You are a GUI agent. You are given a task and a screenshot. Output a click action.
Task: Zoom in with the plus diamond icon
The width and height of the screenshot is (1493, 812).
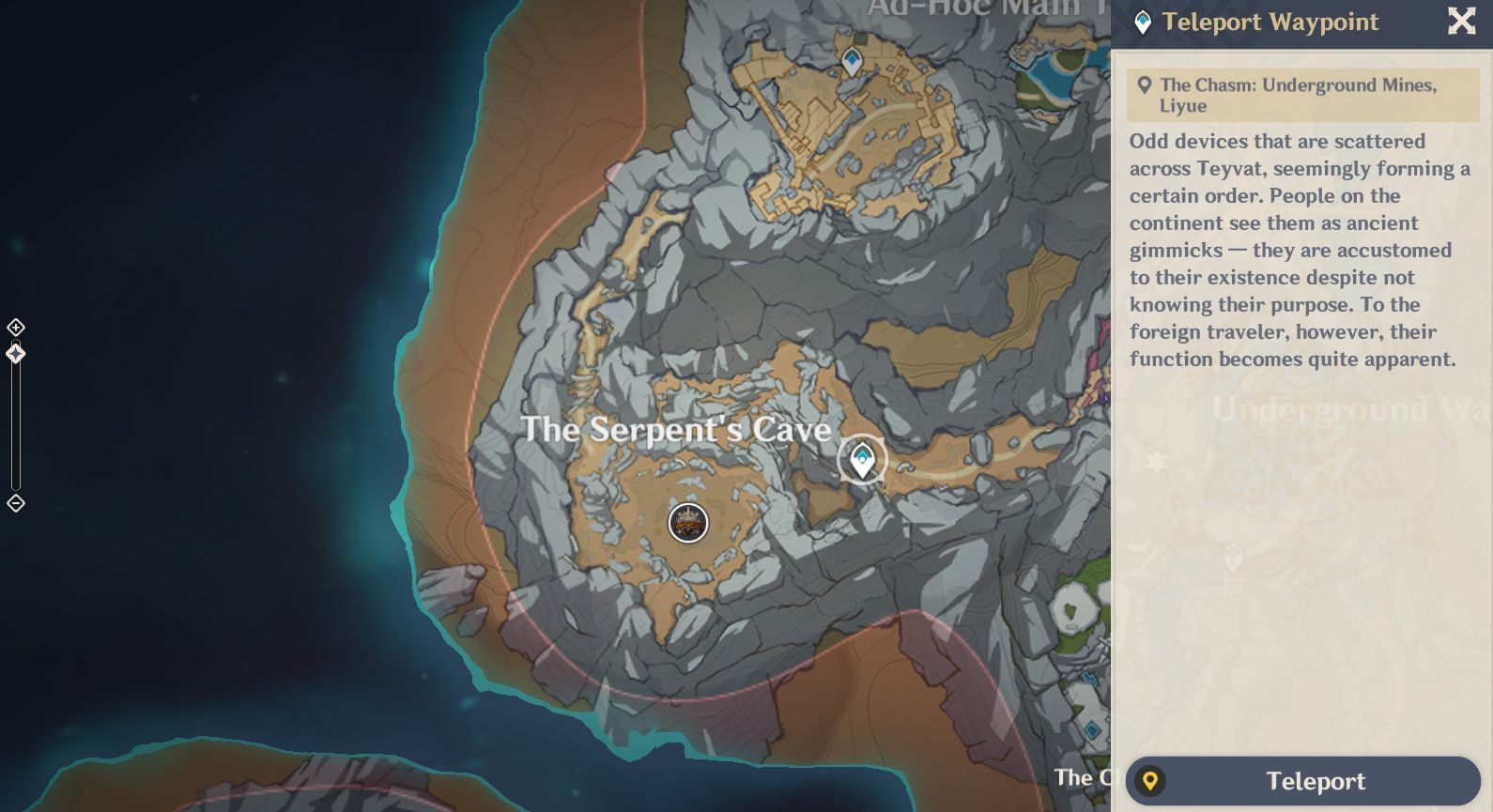15,327
